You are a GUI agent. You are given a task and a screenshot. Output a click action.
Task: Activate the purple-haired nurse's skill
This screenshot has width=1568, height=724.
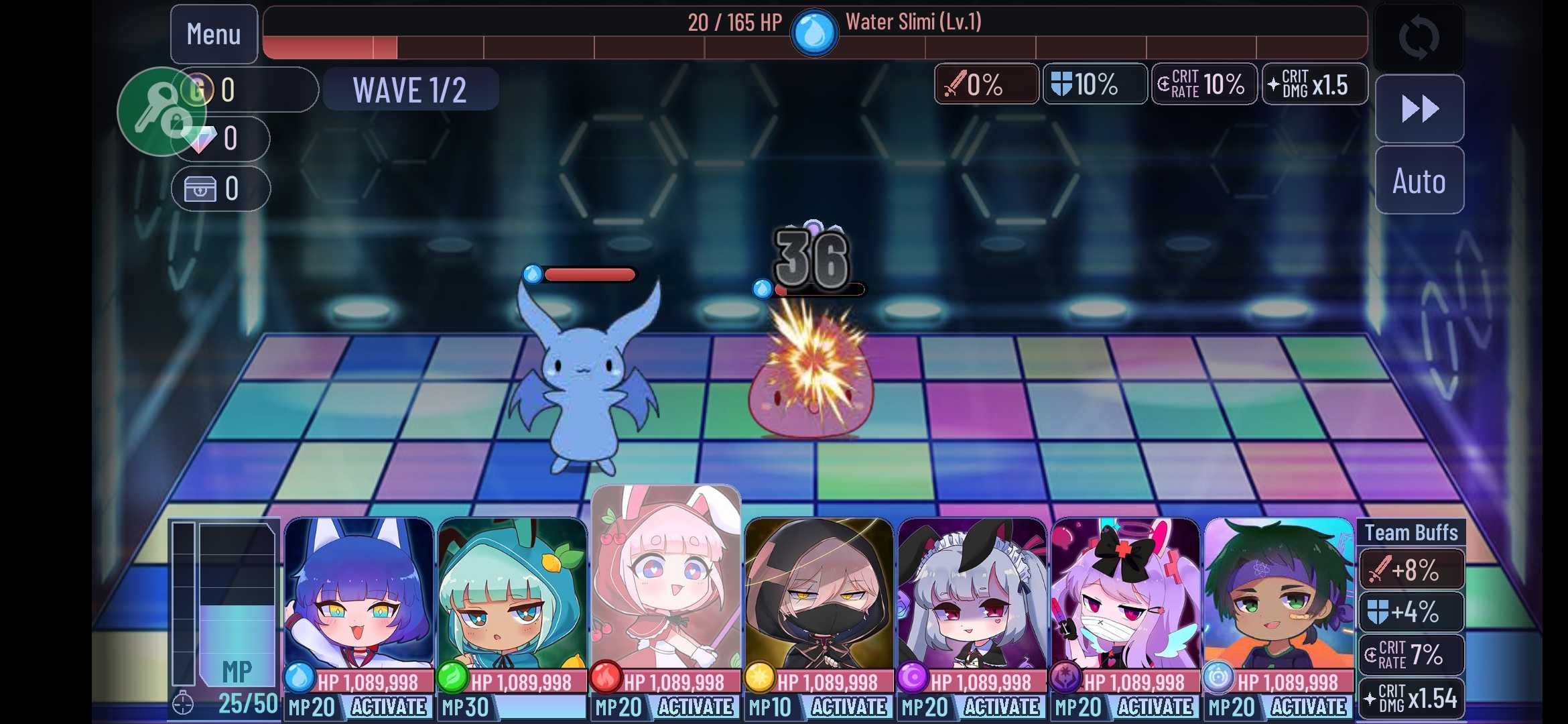1156,707
